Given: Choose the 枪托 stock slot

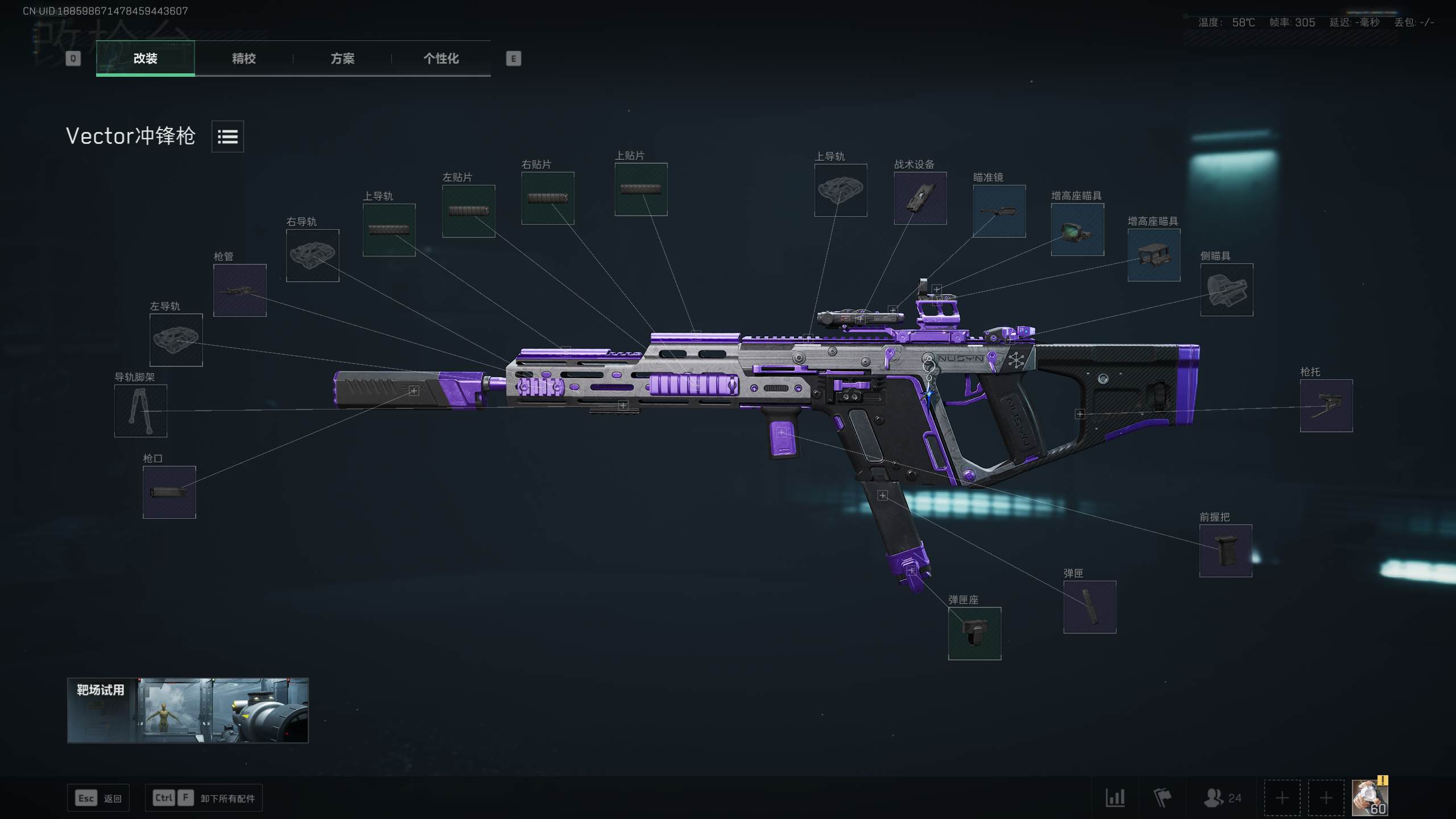Looking at the screenshot, I should (1326, 406).
